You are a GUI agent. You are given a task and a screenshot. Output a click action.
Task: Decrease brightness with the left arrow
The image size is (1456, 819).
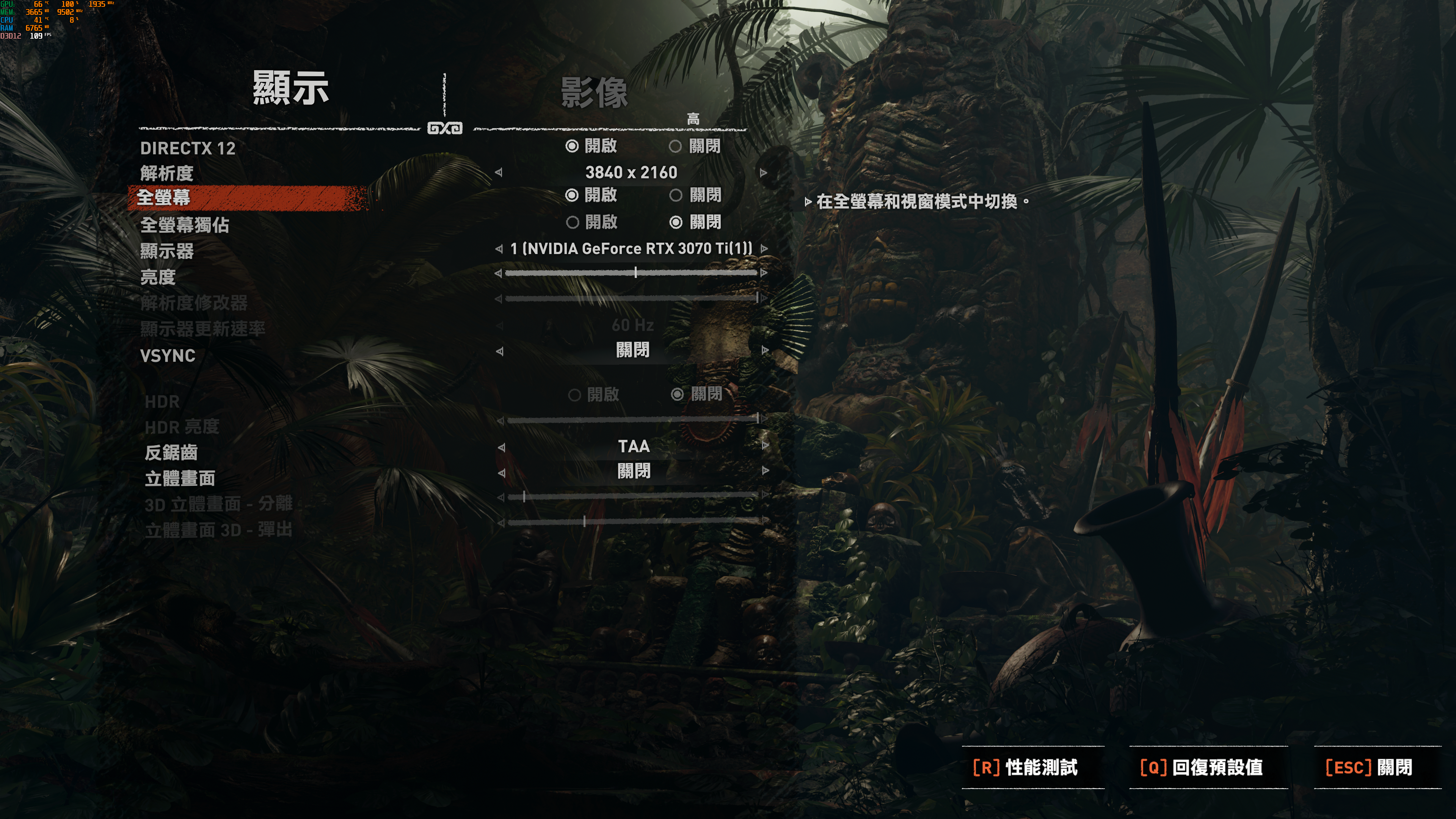point(498,273)
